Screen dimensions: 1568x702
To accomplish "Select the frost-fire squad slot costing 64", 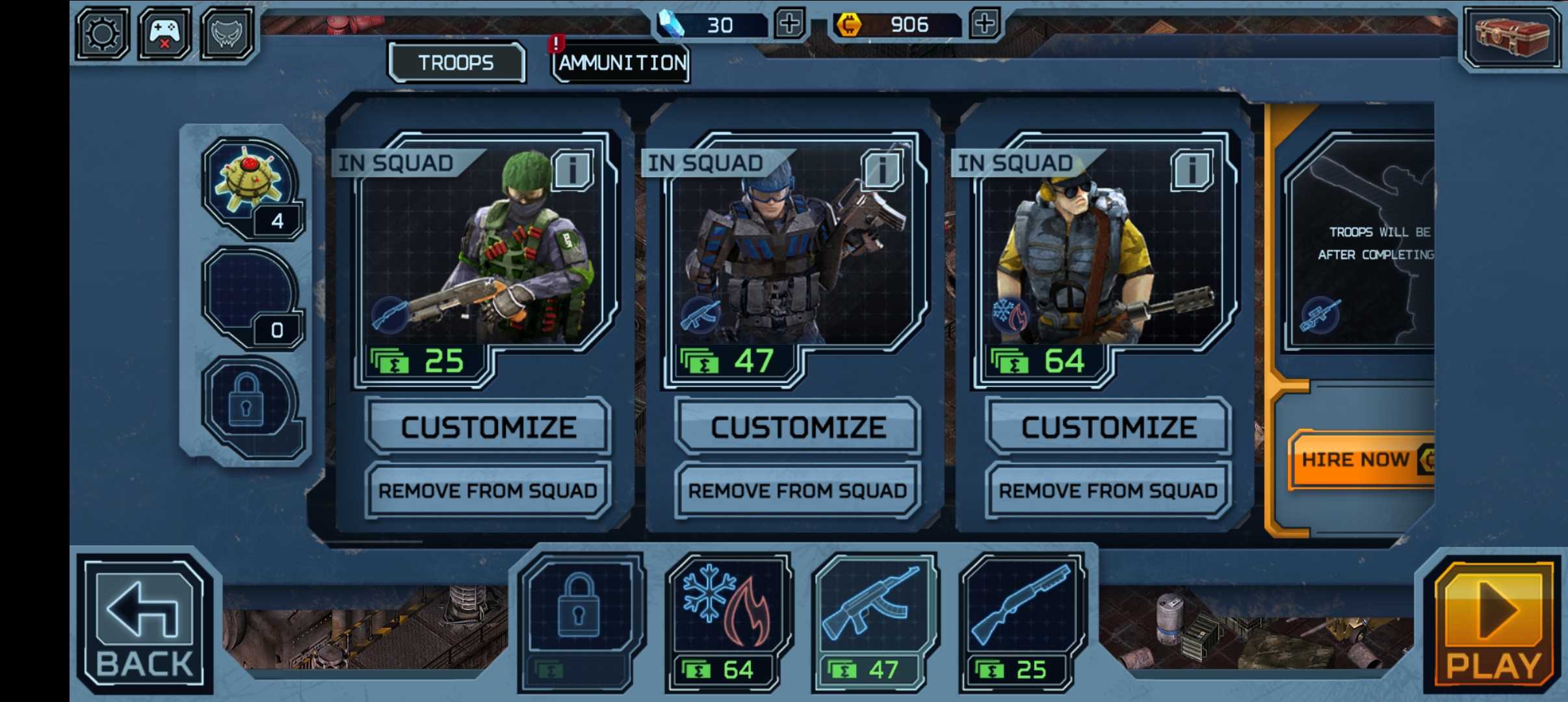I will 727,621.
